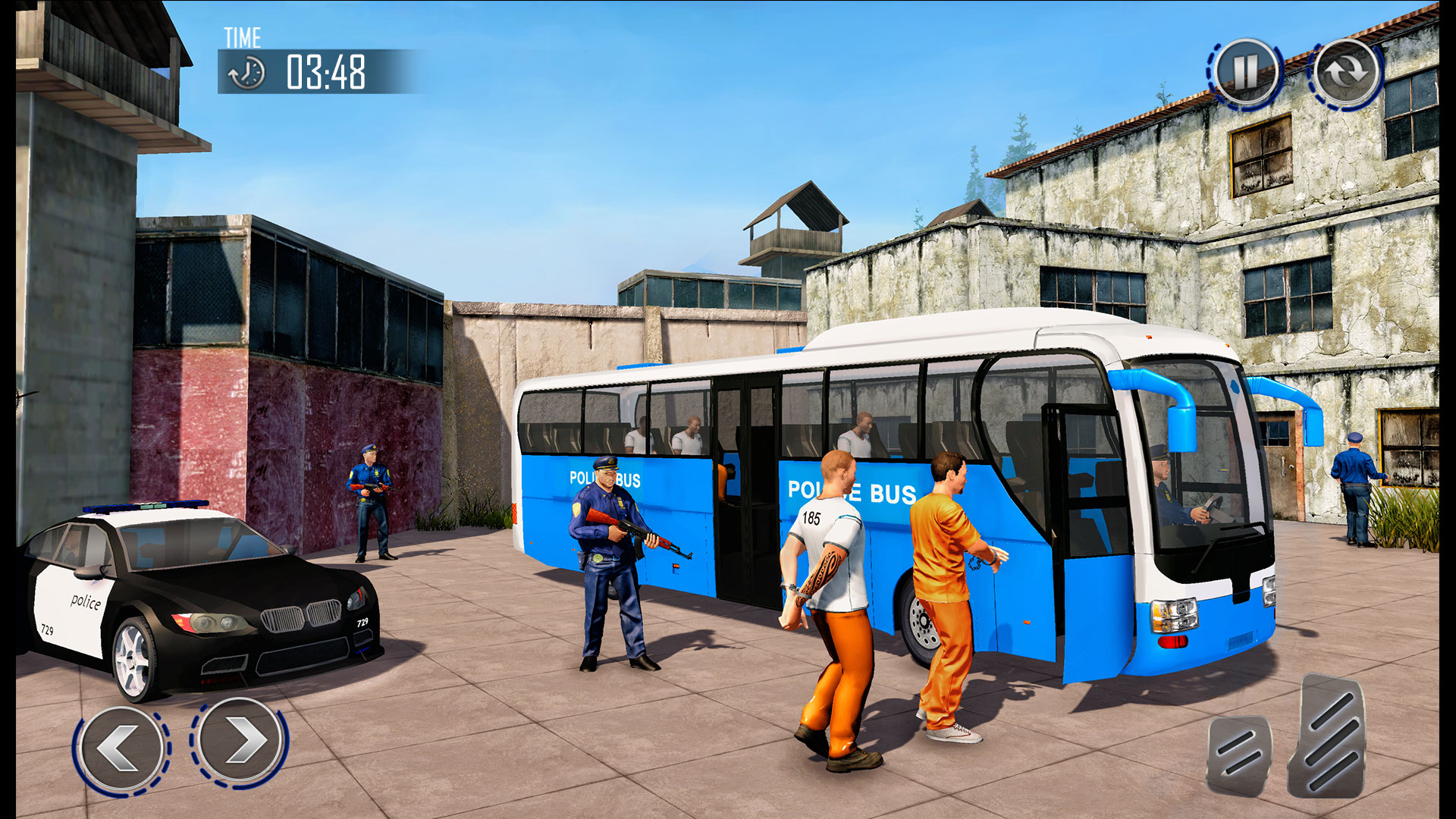This screenshot has height=819, width=1456.
Task: Click the TIME label above the timer
Action: point(241,35)
